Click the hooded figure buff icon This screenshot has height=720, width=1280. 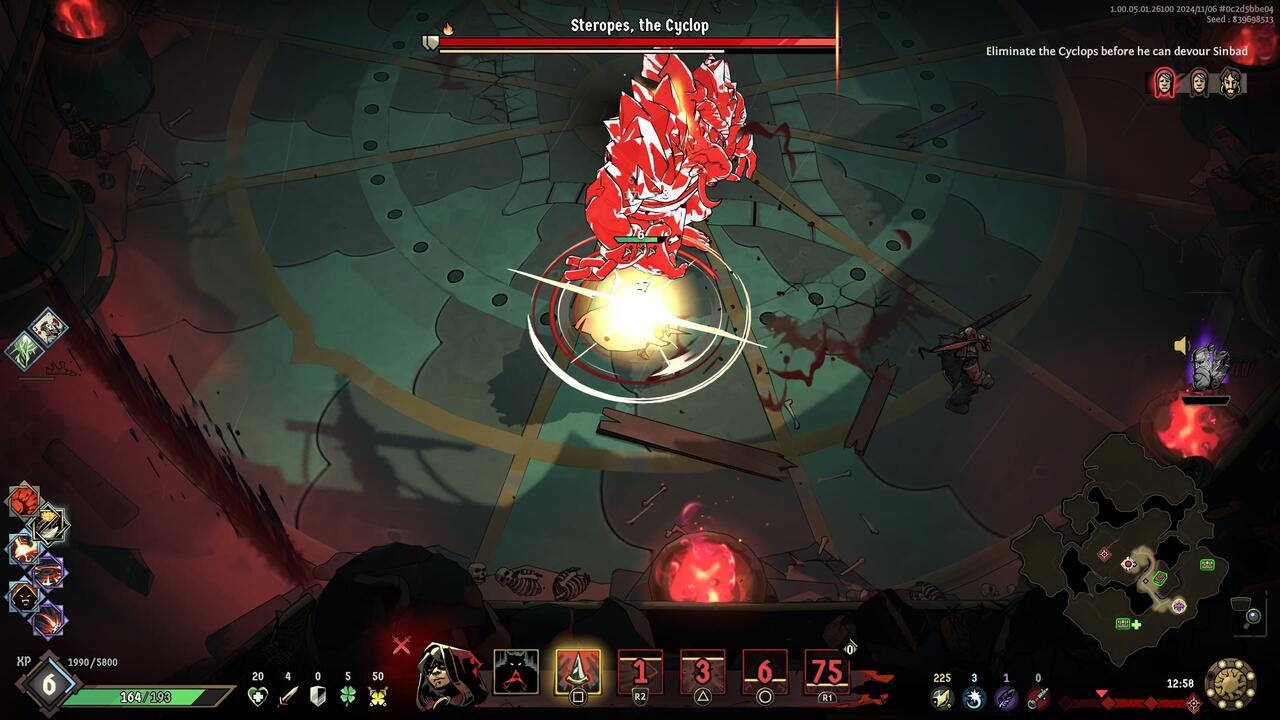point(24,597)
